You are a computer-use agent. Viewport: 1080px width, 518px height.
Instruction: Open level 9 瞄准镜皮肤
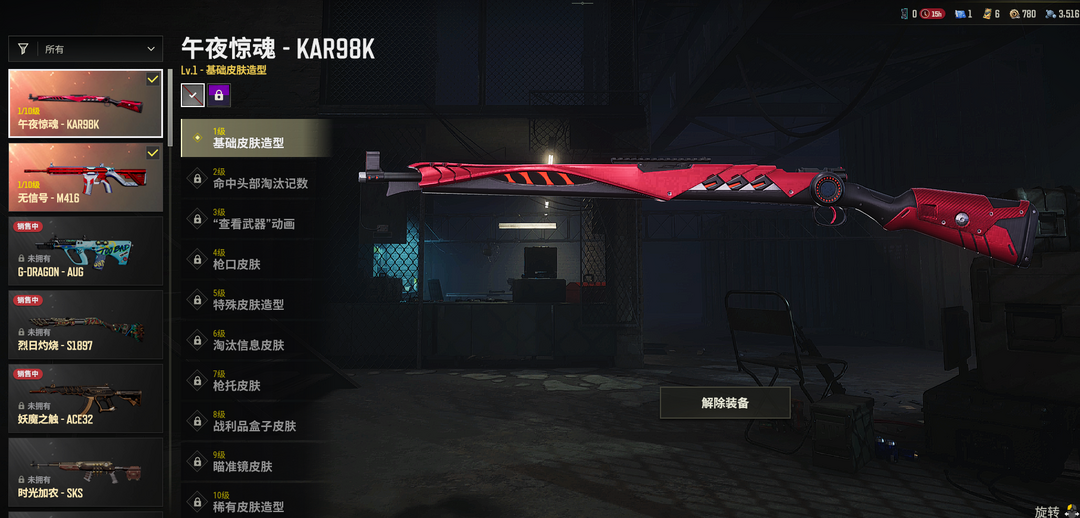(256, 462)
